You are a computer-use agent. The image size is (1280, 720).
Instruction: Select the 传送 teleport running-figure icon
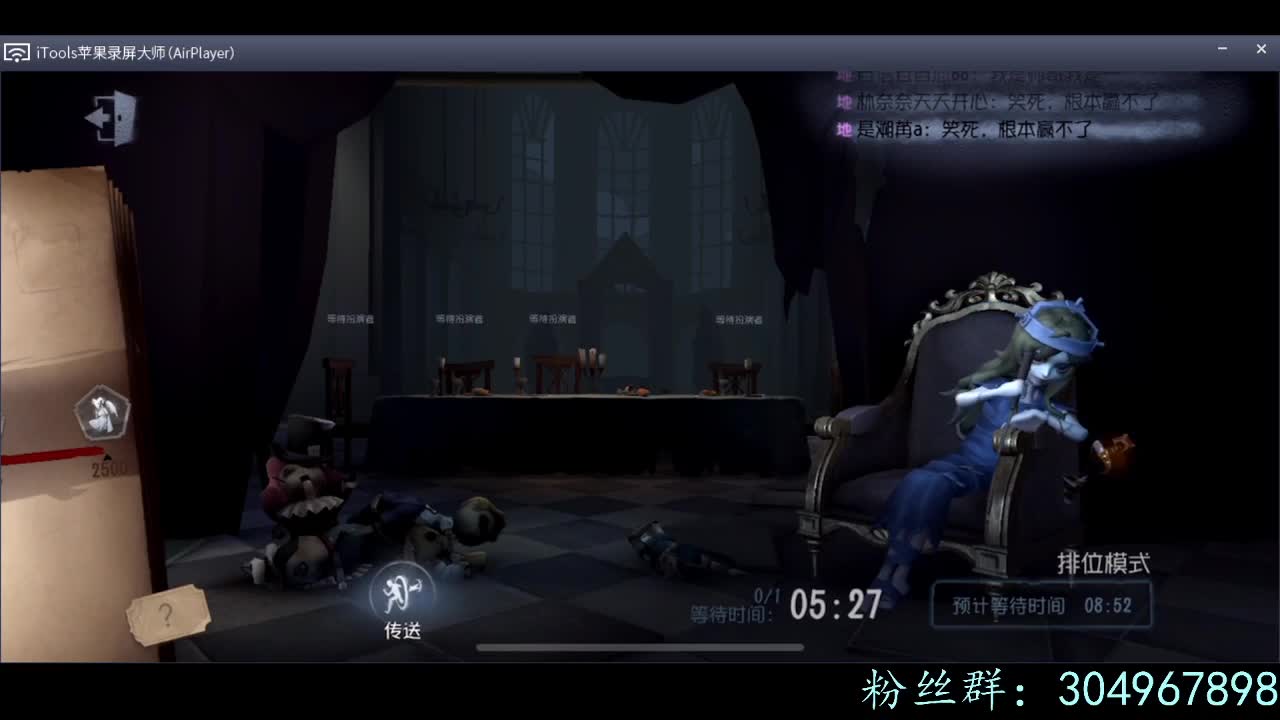coord(400,592)
